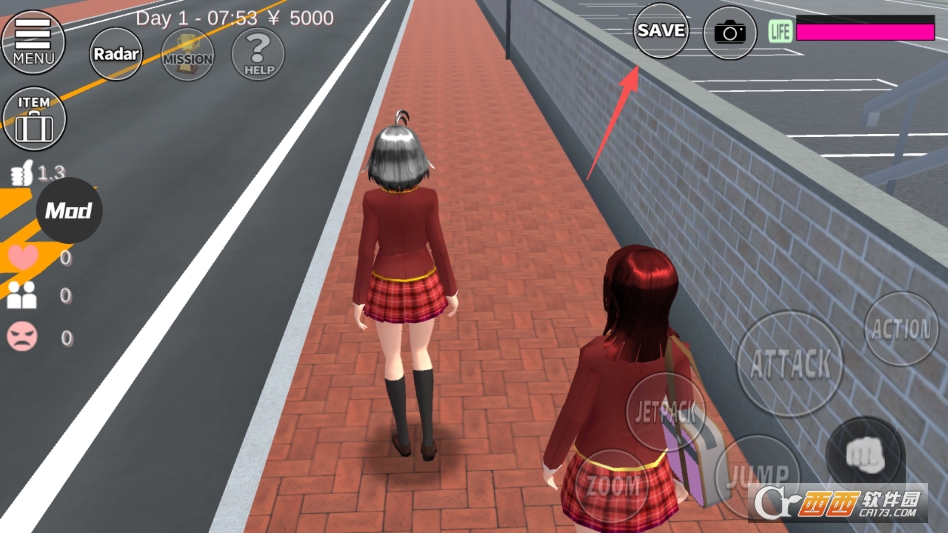Take a screenshot with camera icon
This screenshot has width=948, height=533.
tap(731, 32)
